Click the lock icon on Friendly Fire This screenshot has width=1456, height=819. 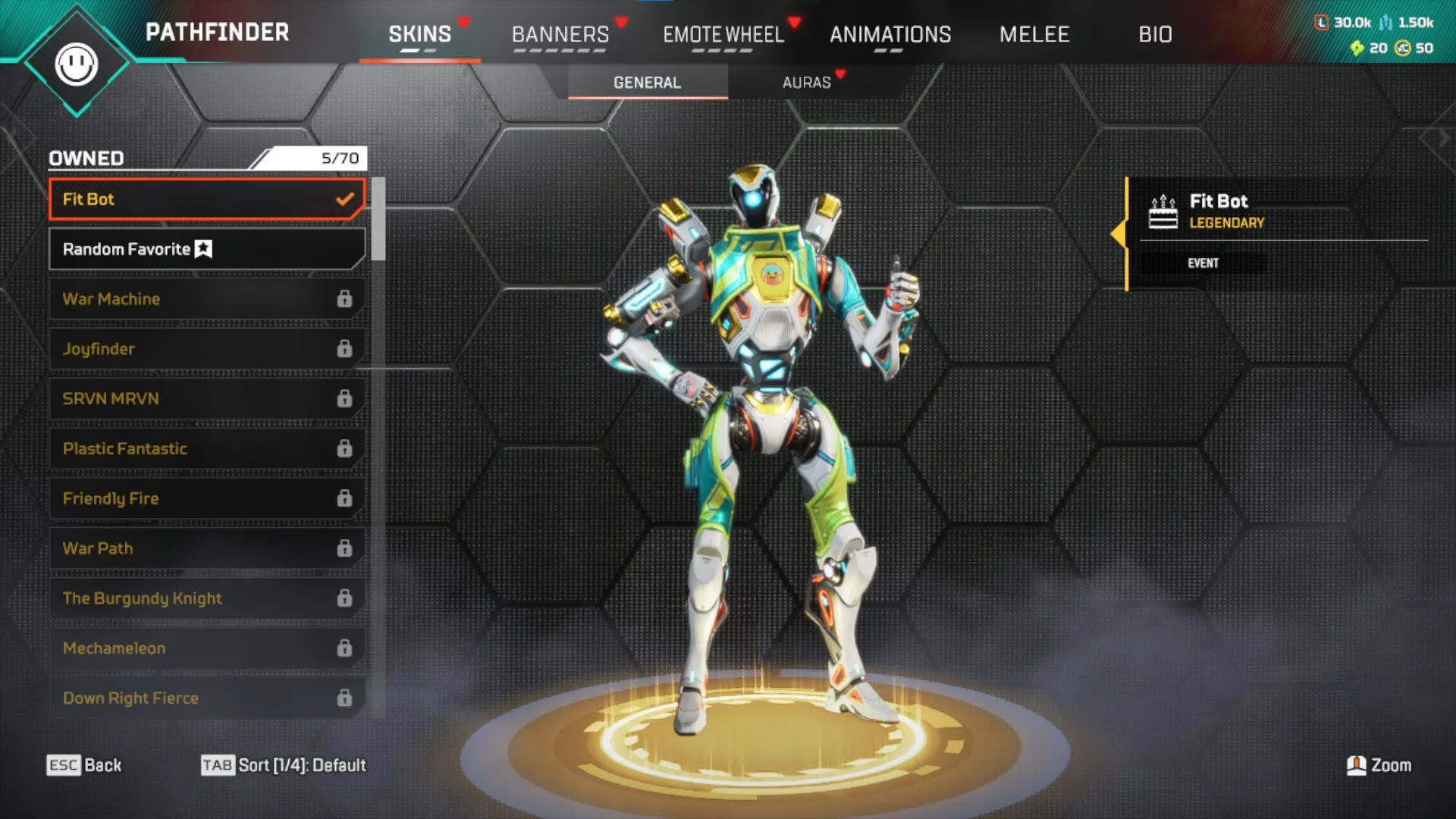[x=346, y=498]
